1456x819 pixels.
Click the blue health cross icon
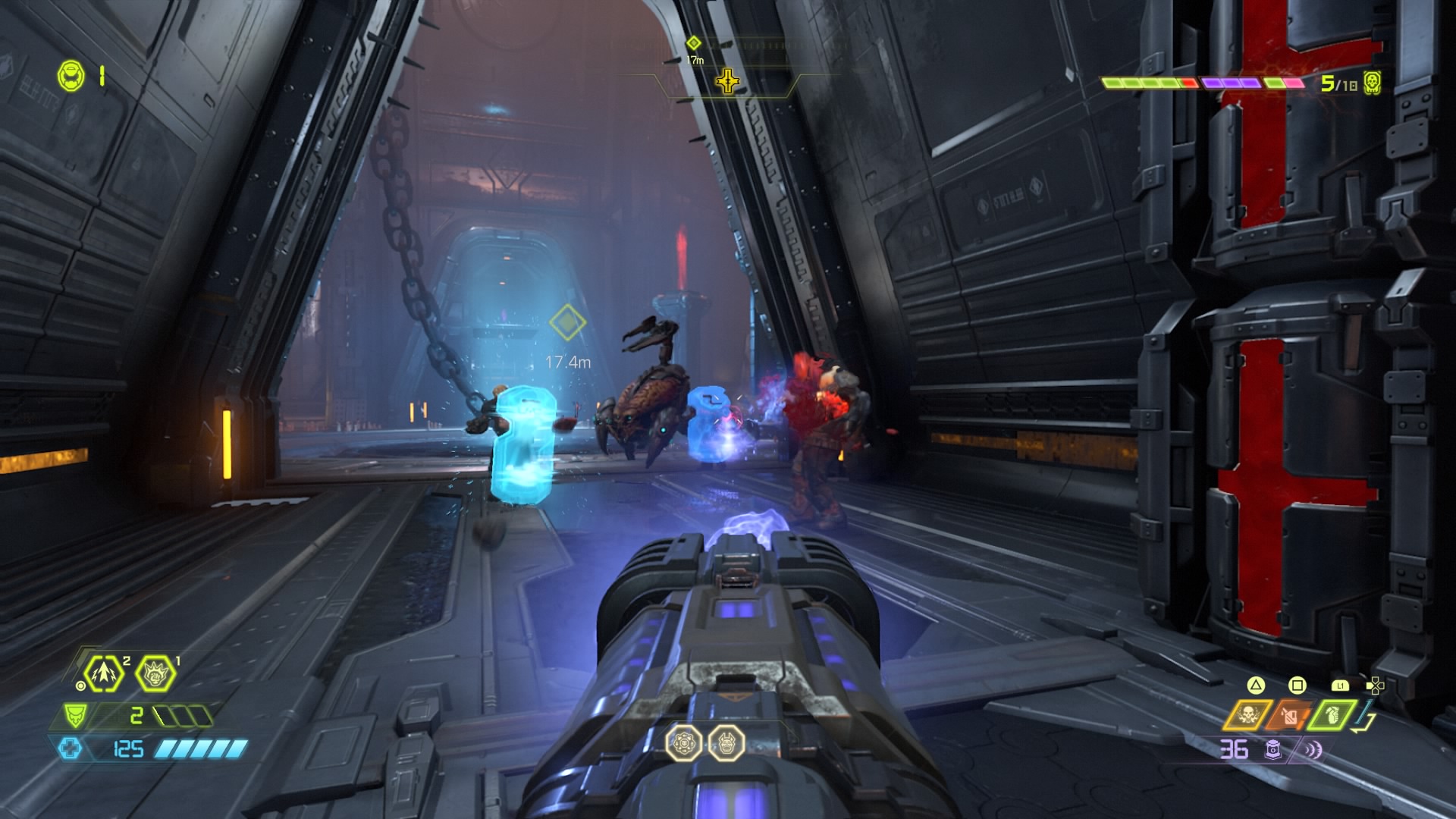(x=70, y=749)
